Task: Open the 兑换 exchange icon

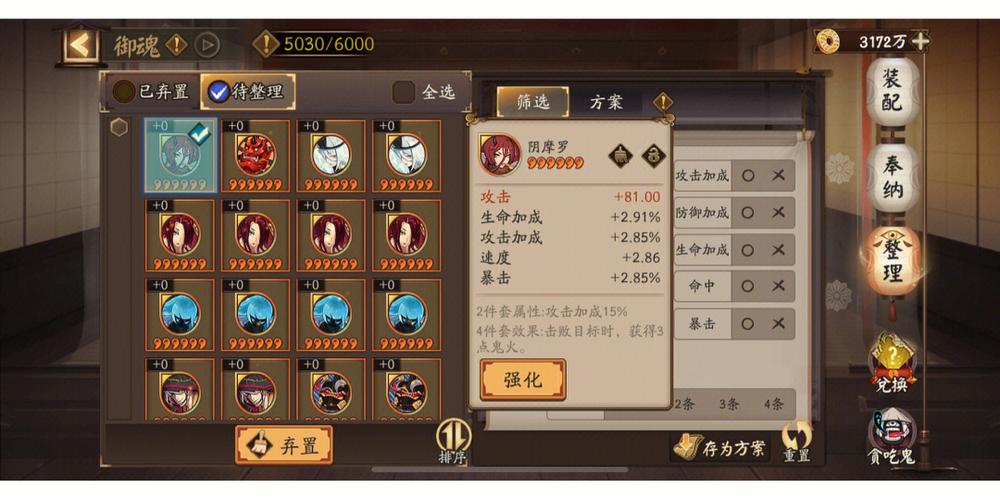Action: [x=890, y=362]
